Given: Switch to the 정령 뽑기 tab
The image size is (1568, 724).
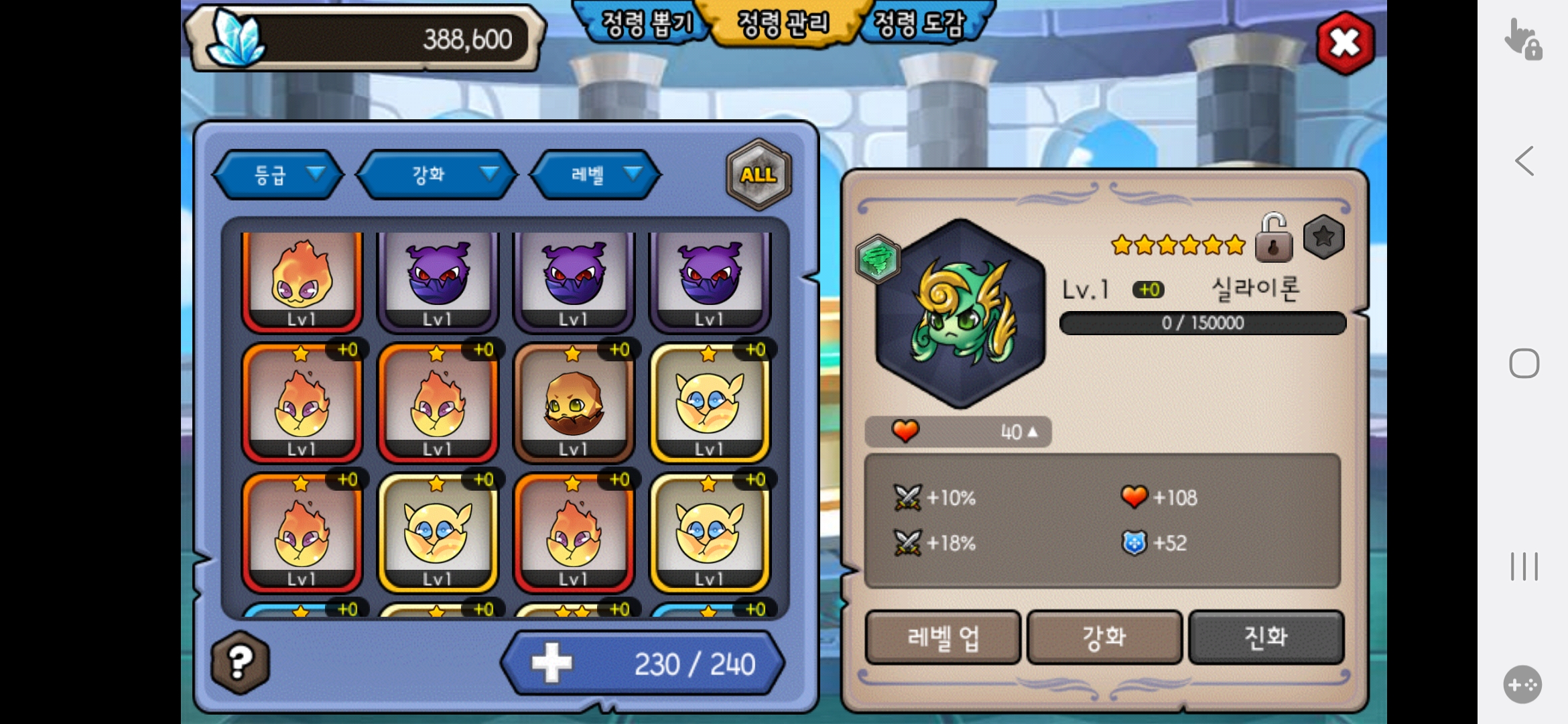Looking at the screenshot, I should coord(645,24).
